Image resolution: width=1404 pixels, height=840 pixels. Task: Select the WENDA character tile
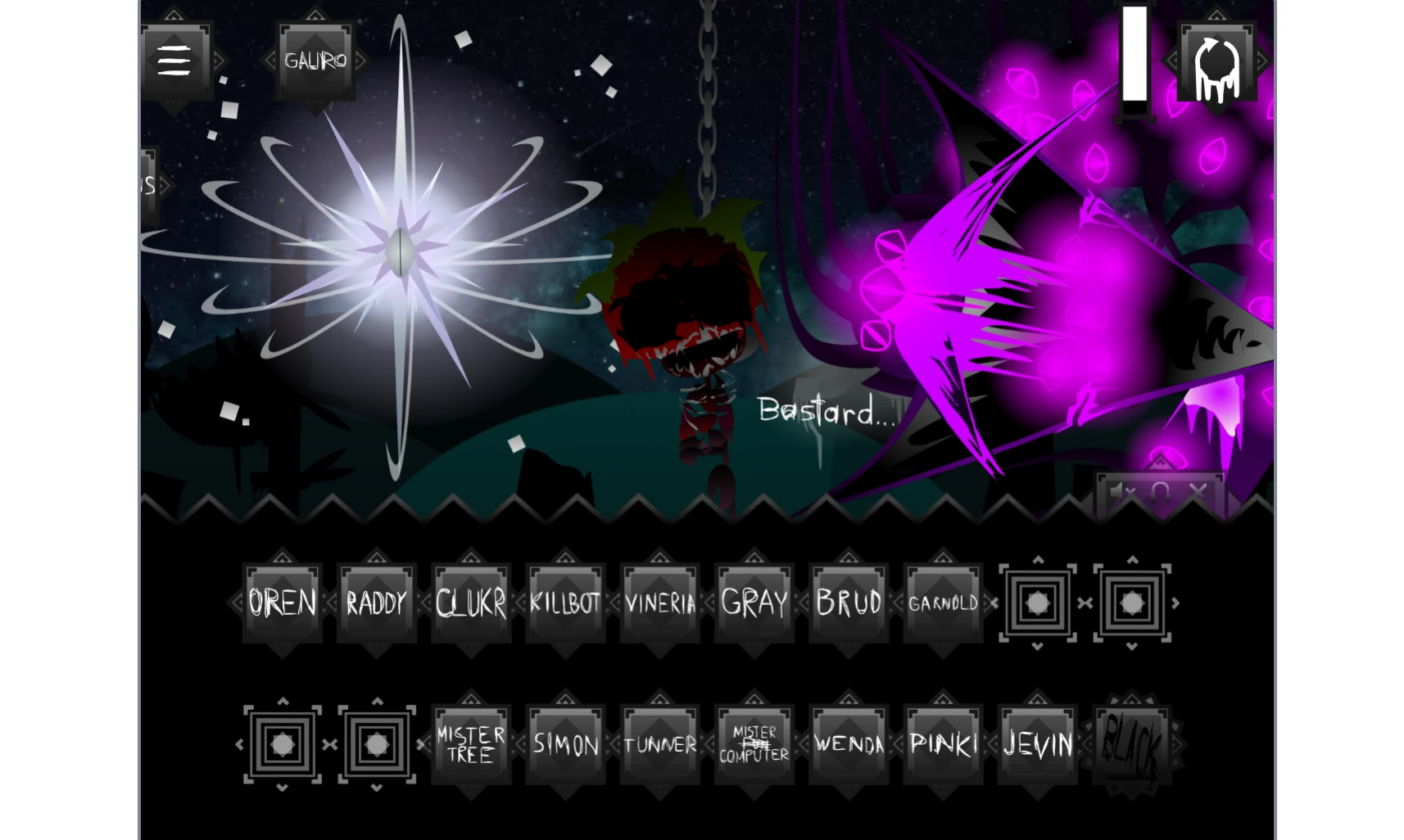pyautogui.click(x=848, y=743)
